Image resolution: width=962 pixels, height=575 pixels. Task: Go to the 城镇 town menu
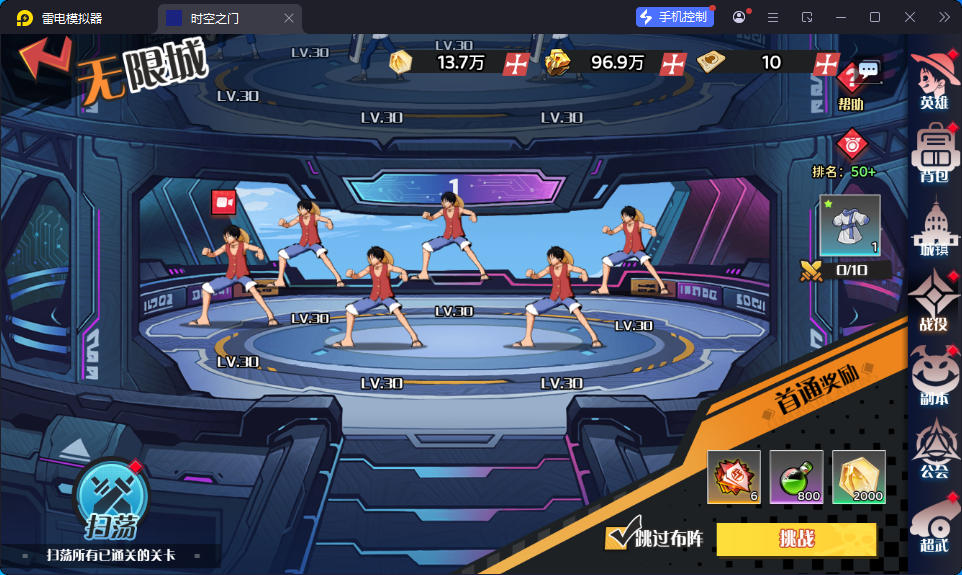[x=934, y=226]
